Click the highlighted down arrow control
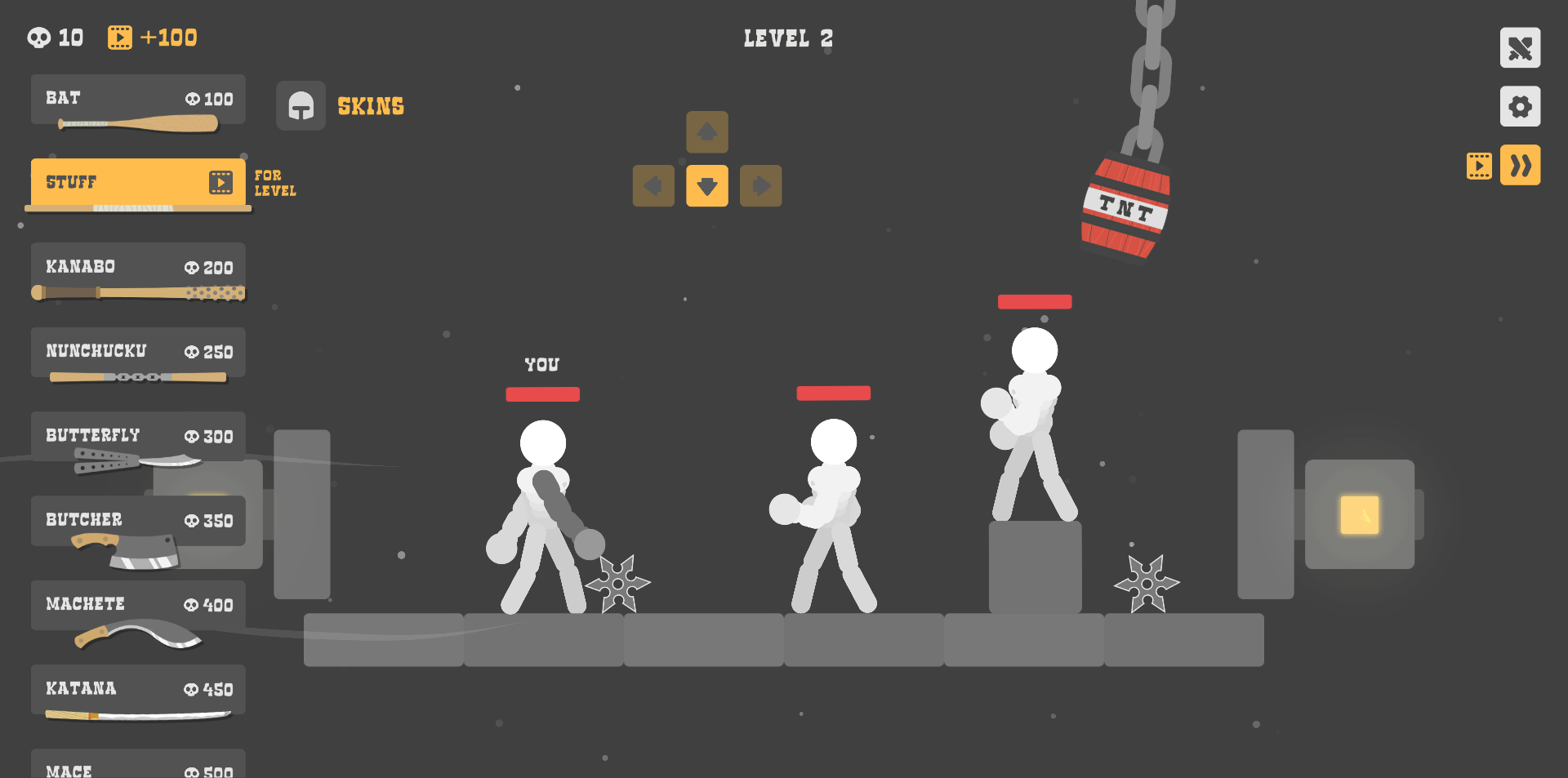The image size is (1568, 778). [x=707, y=186]
